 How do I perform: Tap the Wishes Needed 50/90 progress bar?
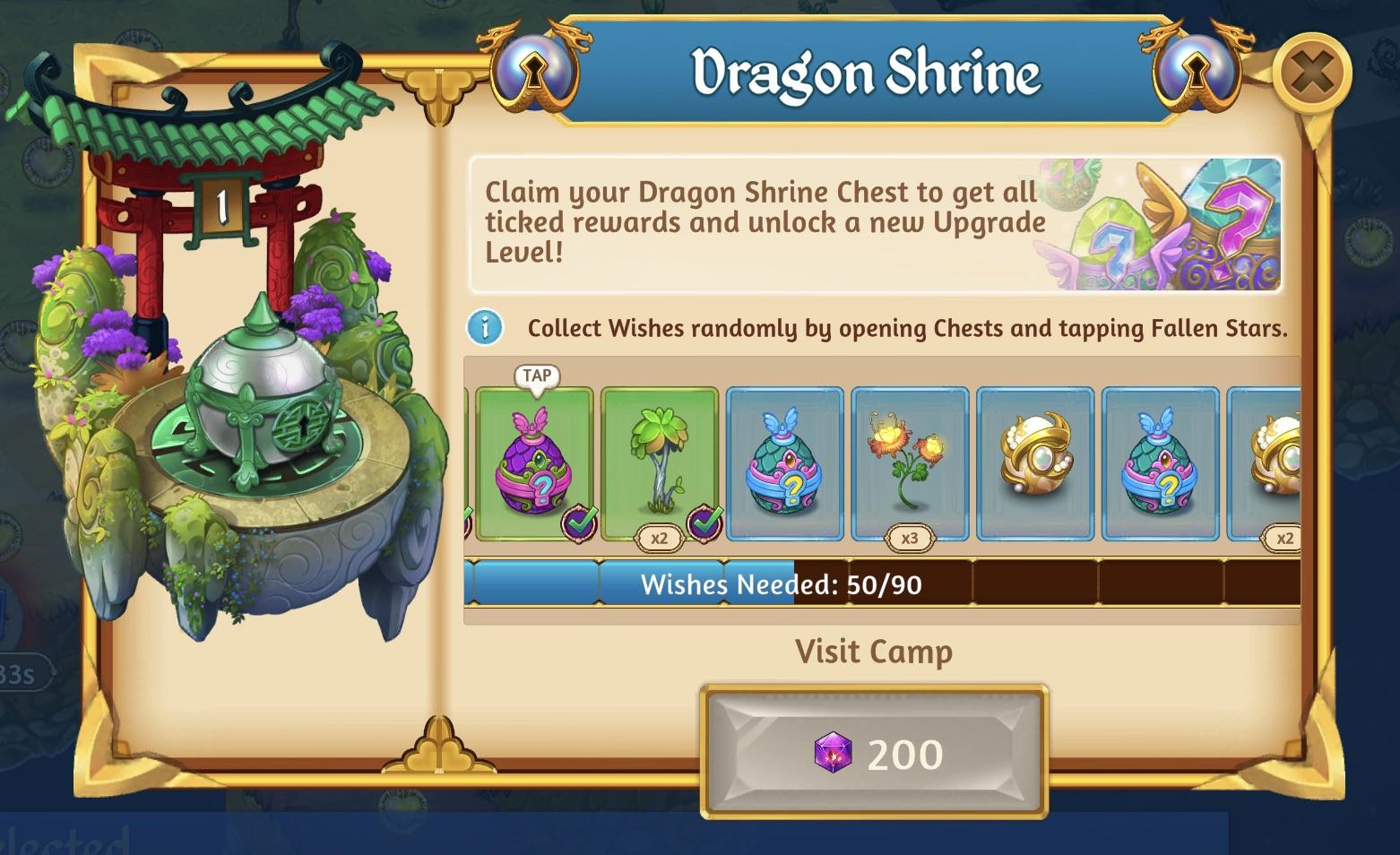pyautogui.click(x=874, y=585)
